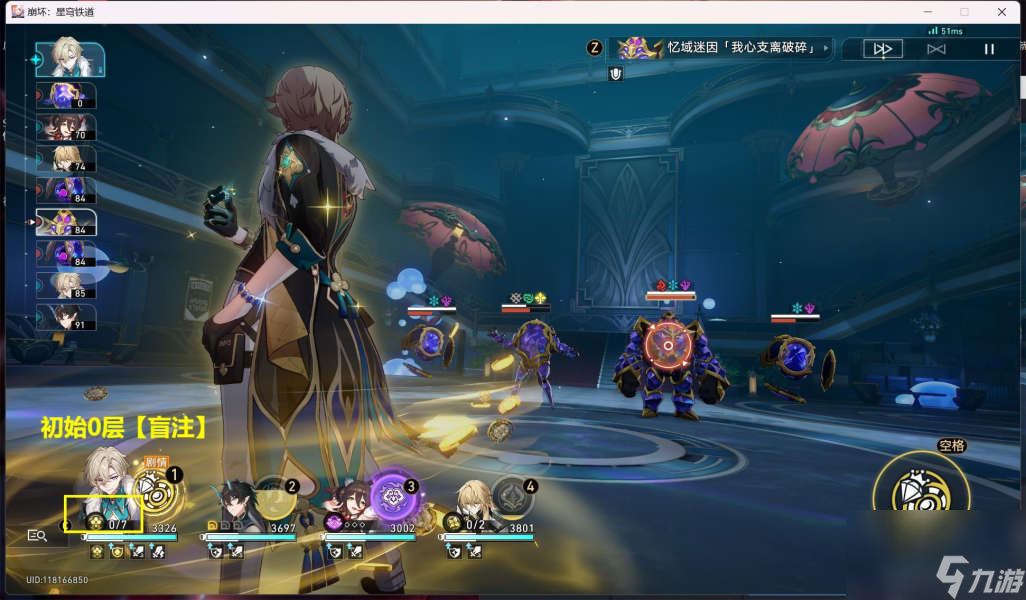Screen dimensions: 1026x600
Task: Target the enemy with the orange lock-on reticle
Action: (x=661, y=346)
